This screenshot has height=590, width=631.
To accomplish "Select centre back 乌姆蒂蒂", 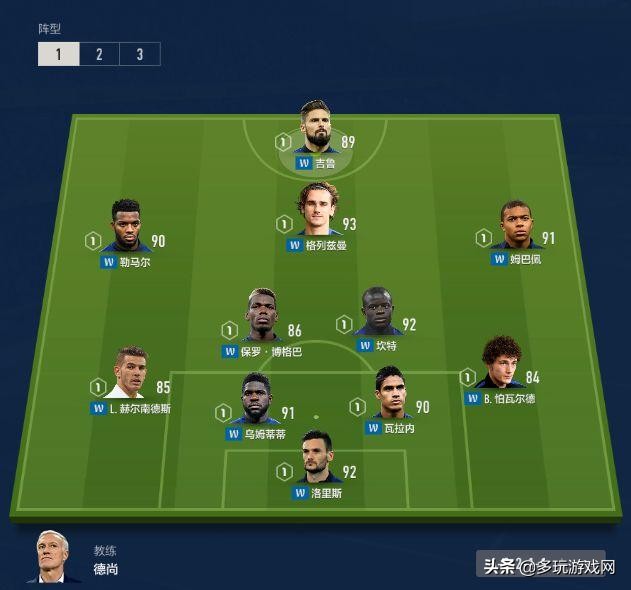I will pos(258,400).
